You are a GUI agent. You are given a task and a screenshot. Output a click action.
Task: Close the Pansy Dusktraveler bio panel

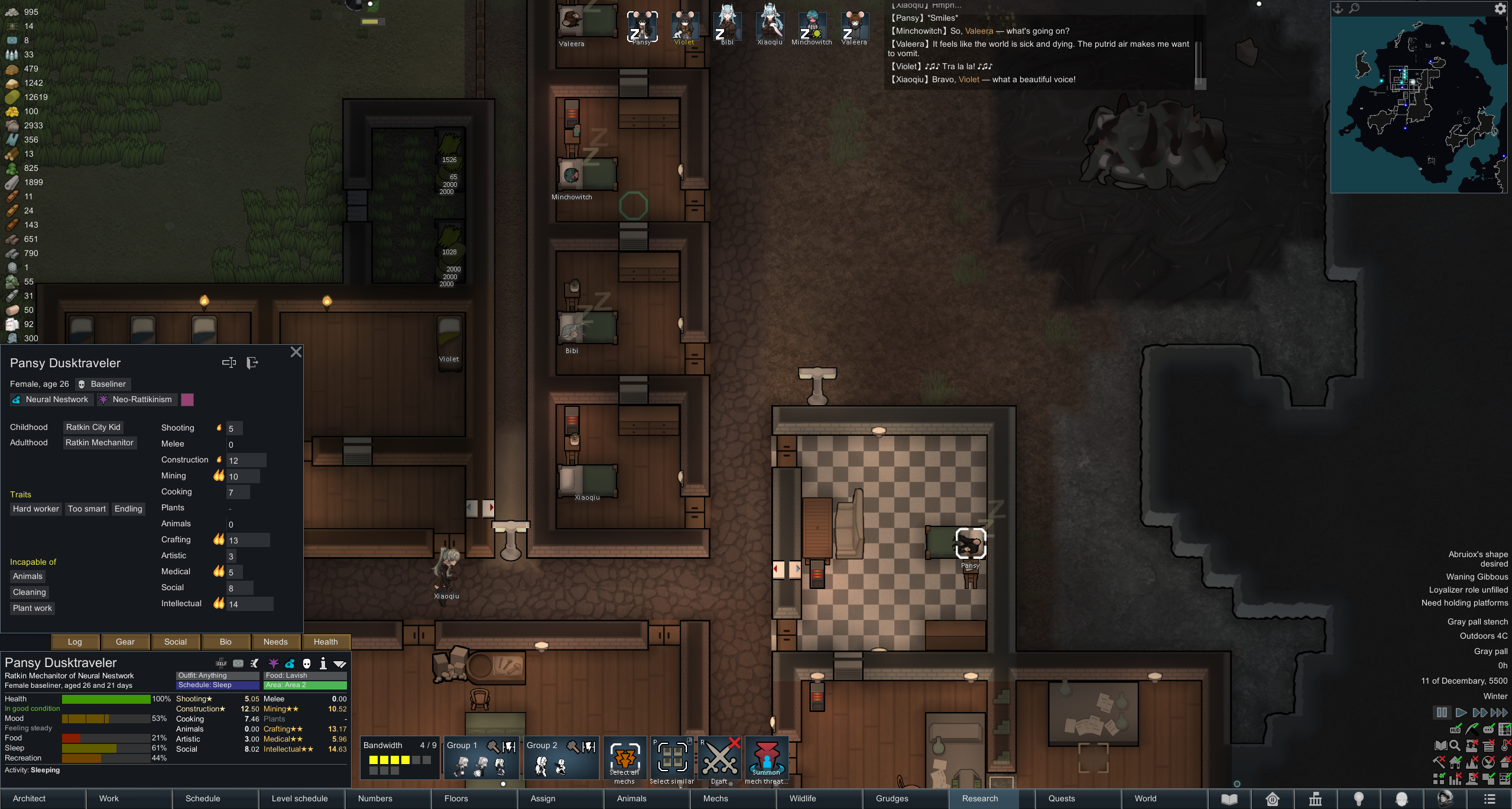296,352
